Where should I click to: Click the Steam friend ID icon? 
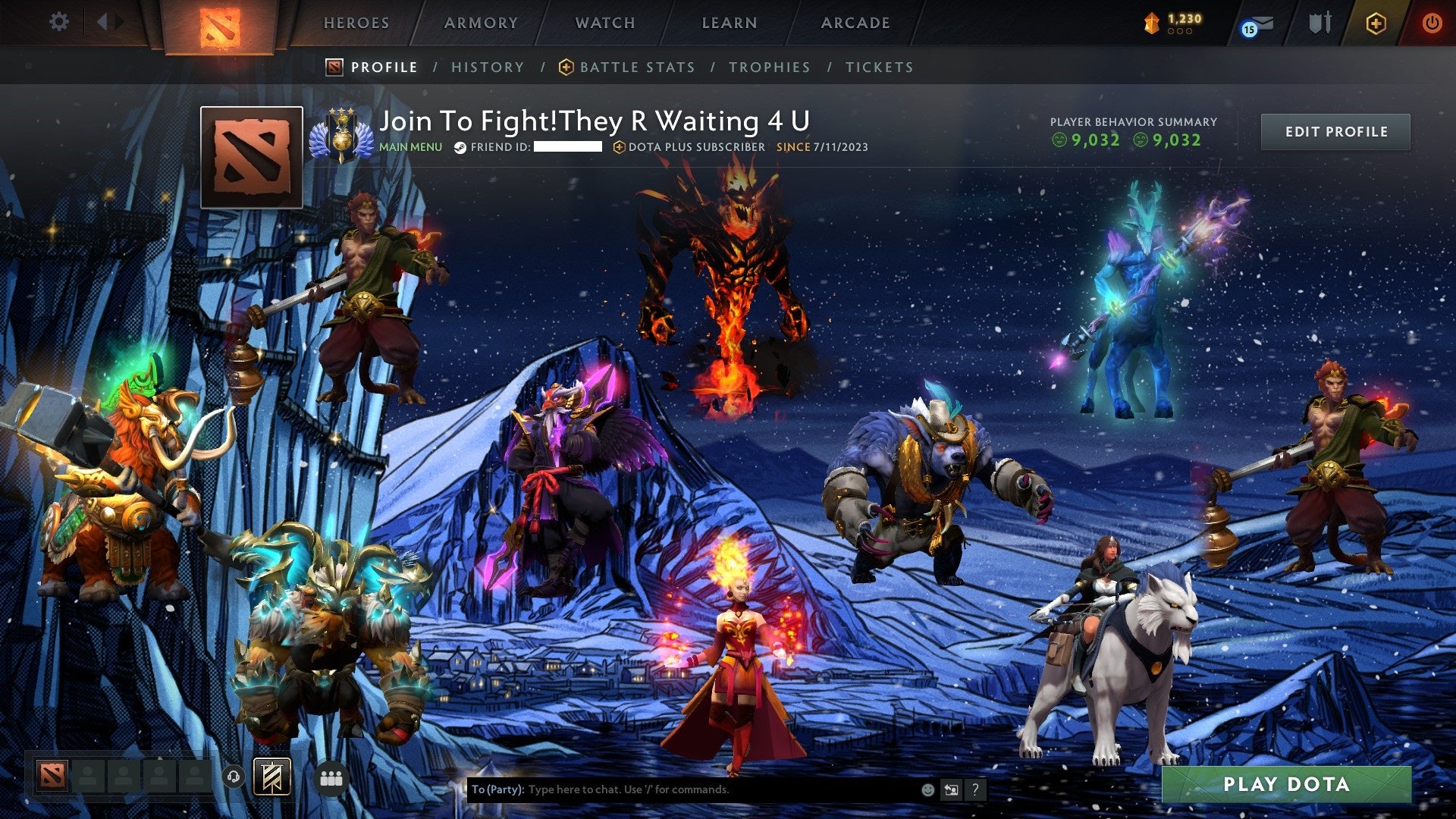459,149
